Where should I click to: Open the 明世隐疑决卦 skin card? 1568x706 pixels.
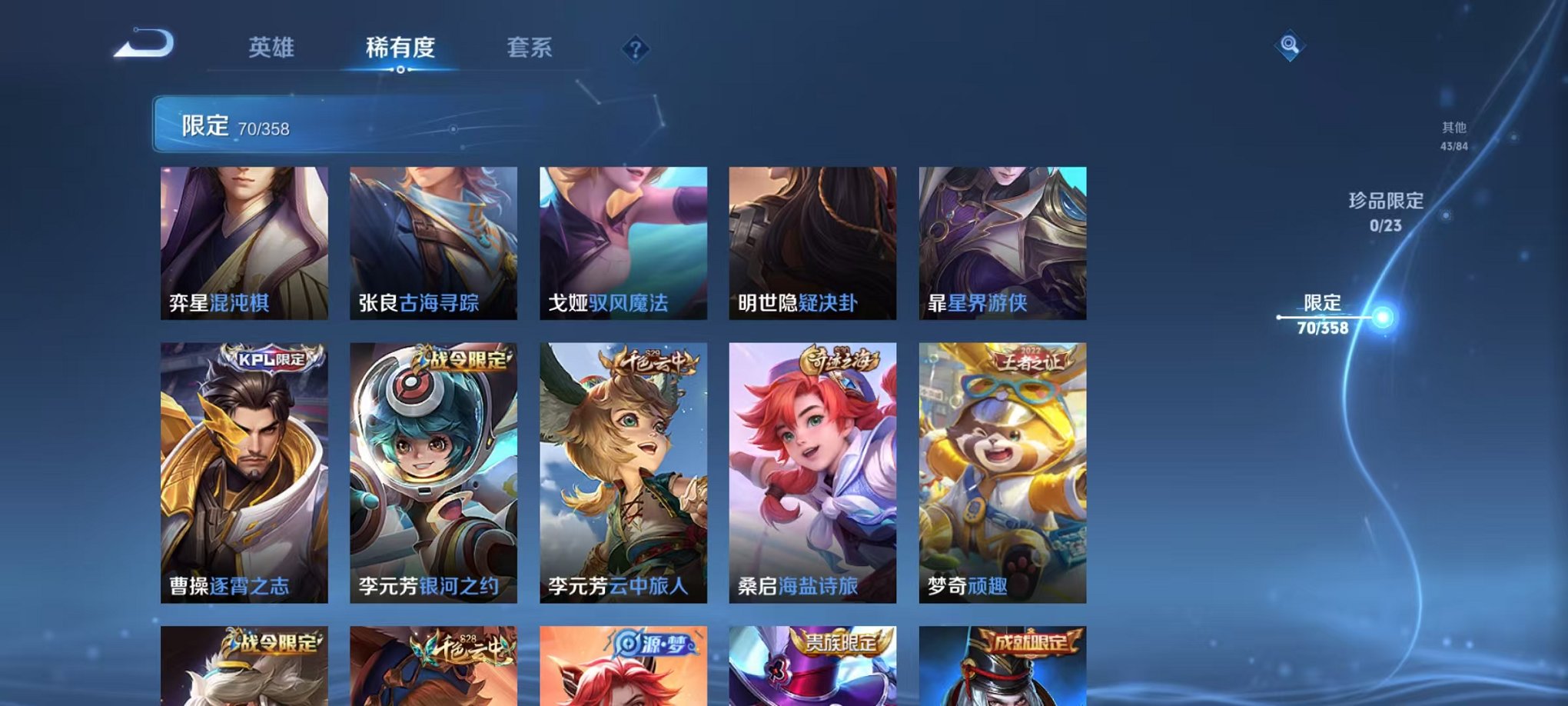tap(812, 242)
